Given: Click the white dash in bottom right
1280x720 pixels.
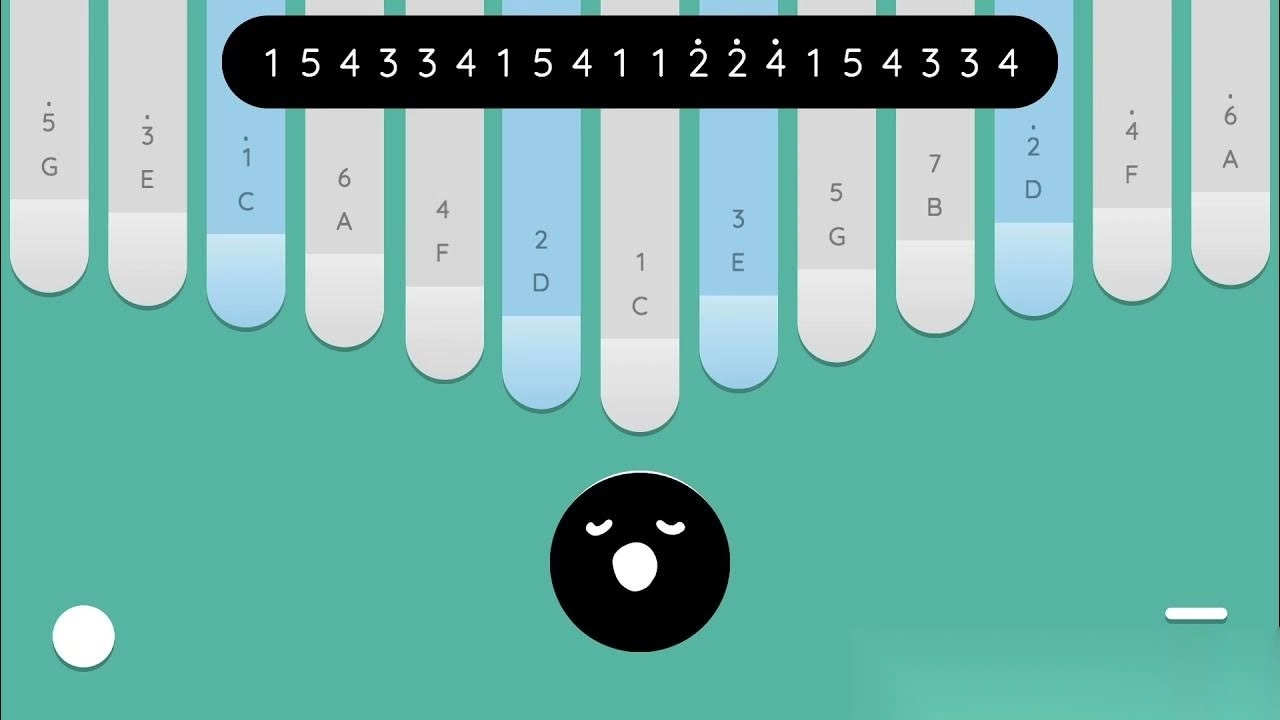Looking at the screenshot, I should [x=1197, y=613].
